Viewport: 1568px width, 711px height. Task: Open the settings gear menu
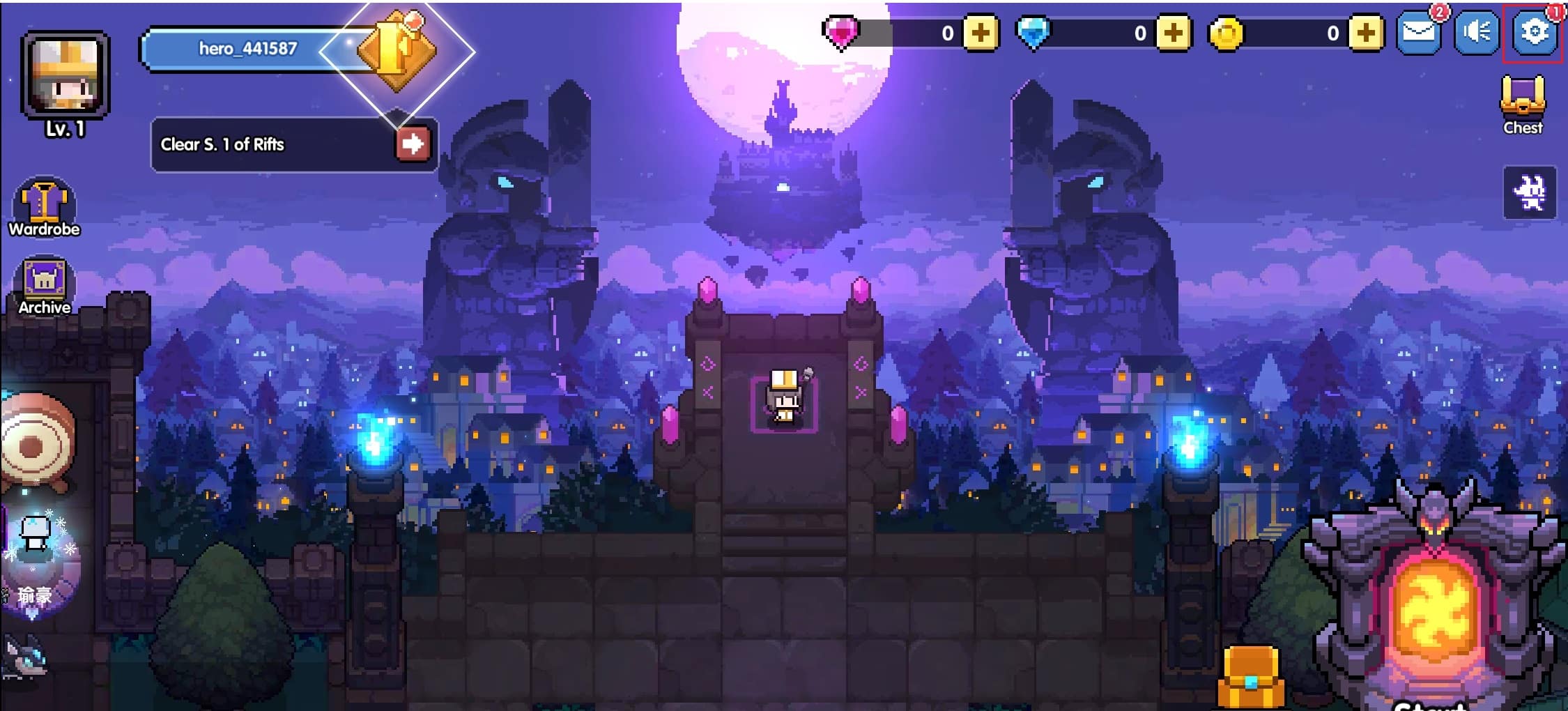click(1533, 32)
